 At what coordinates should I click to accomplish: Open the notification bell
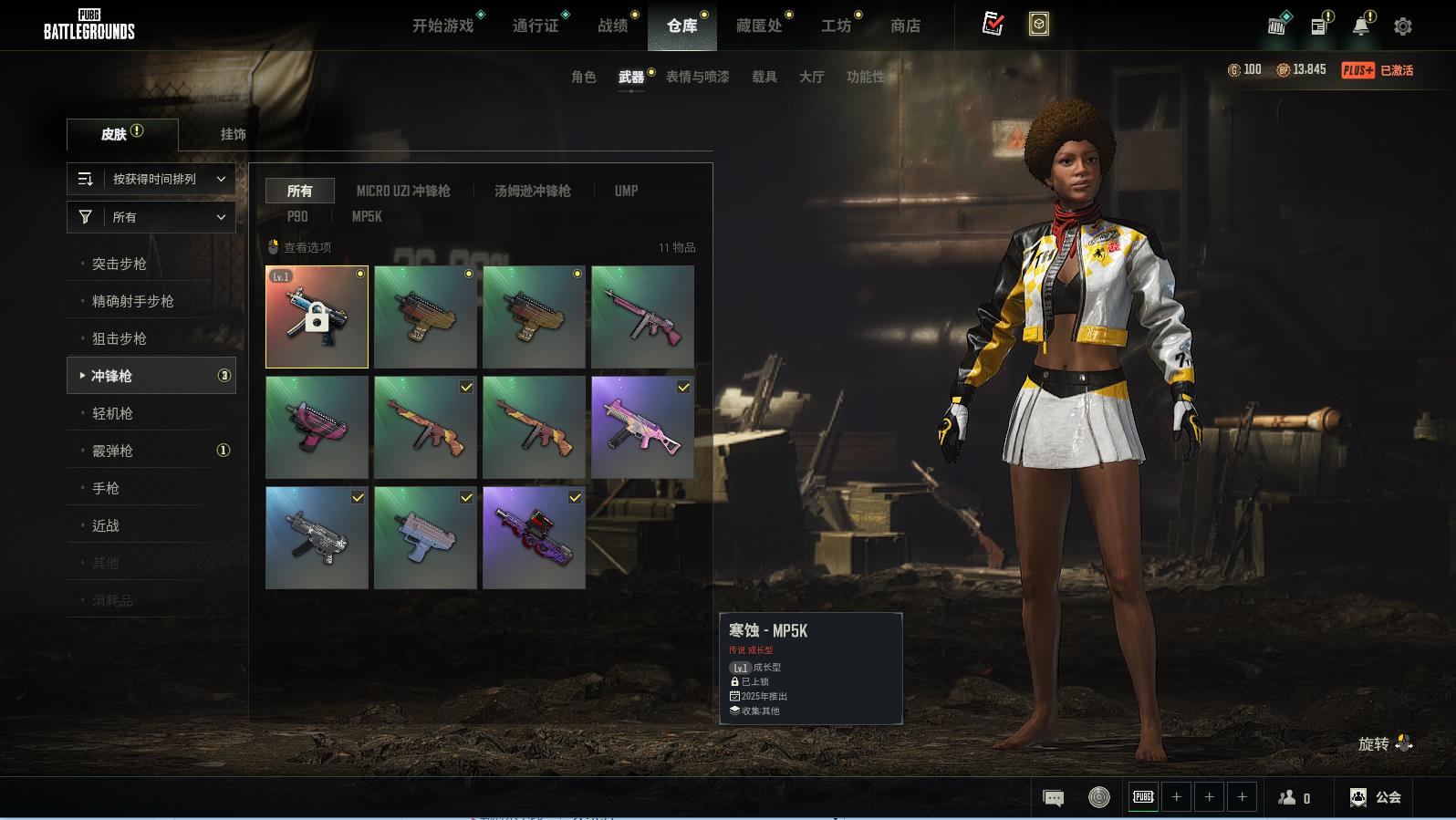[1360, 26]
